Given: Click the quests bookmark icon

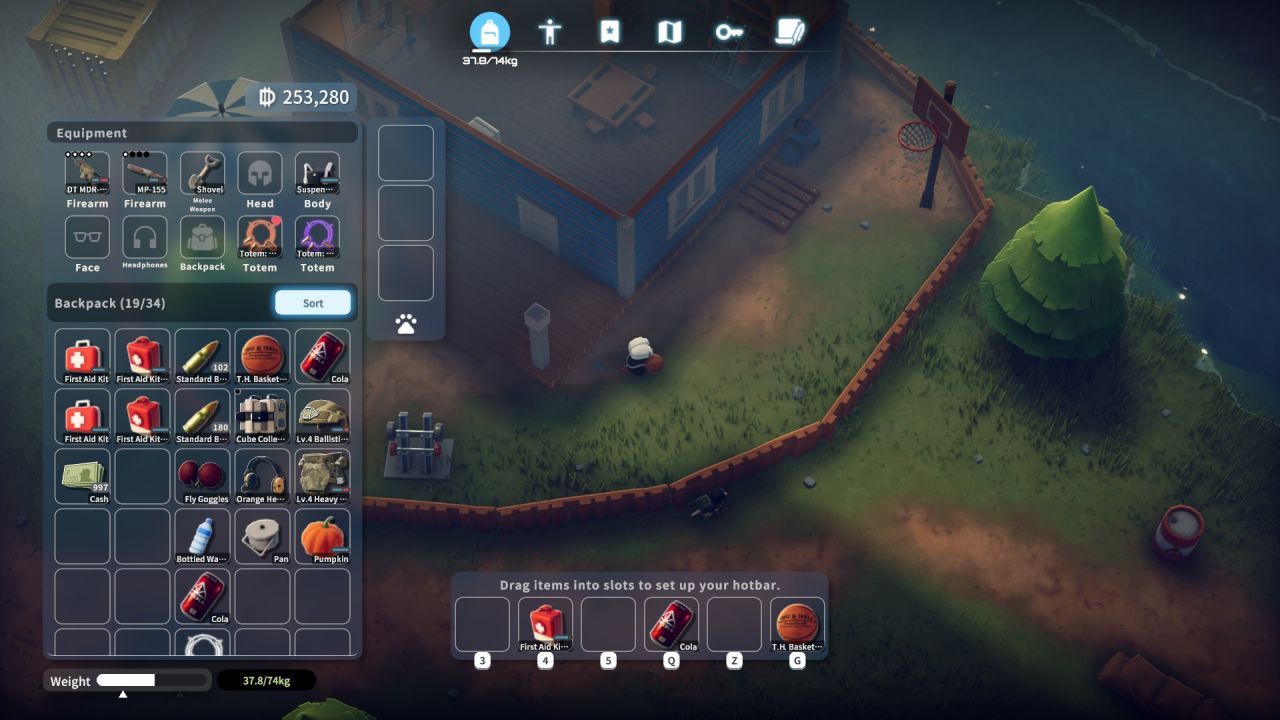Looking at the screenshot, I should 609,31.
